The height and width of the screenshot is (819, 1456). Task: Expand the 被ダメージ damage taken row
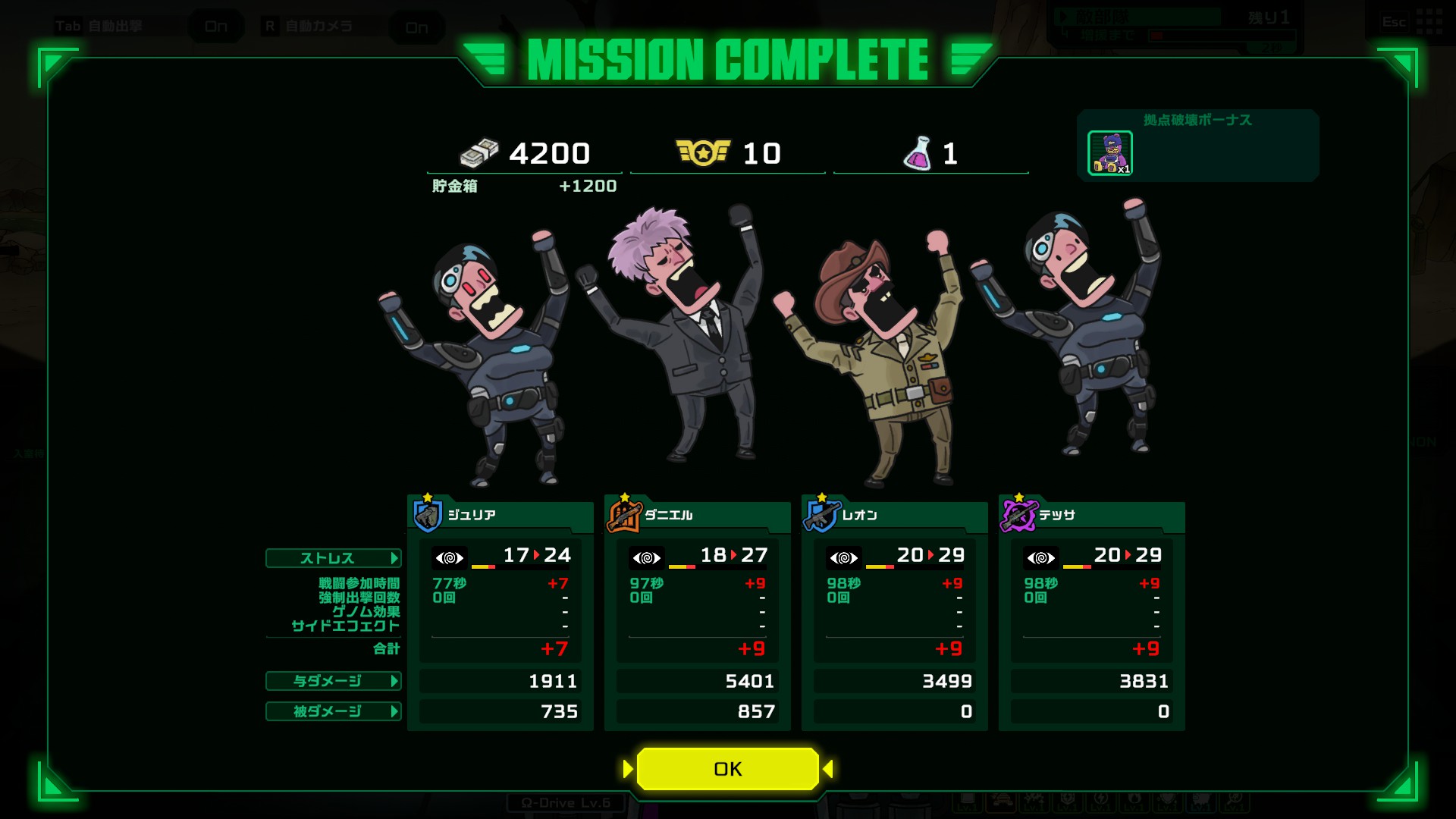click(333, 711)
